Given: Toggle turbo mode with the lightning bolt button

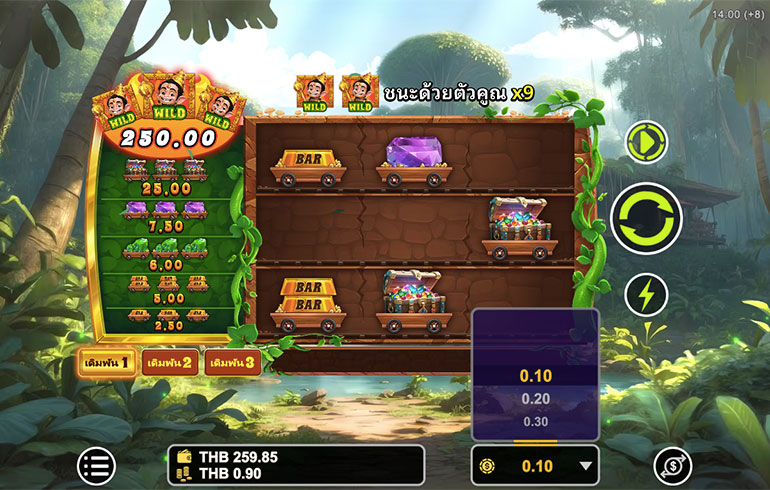Looking at the screenshot, I should [646, 295].
